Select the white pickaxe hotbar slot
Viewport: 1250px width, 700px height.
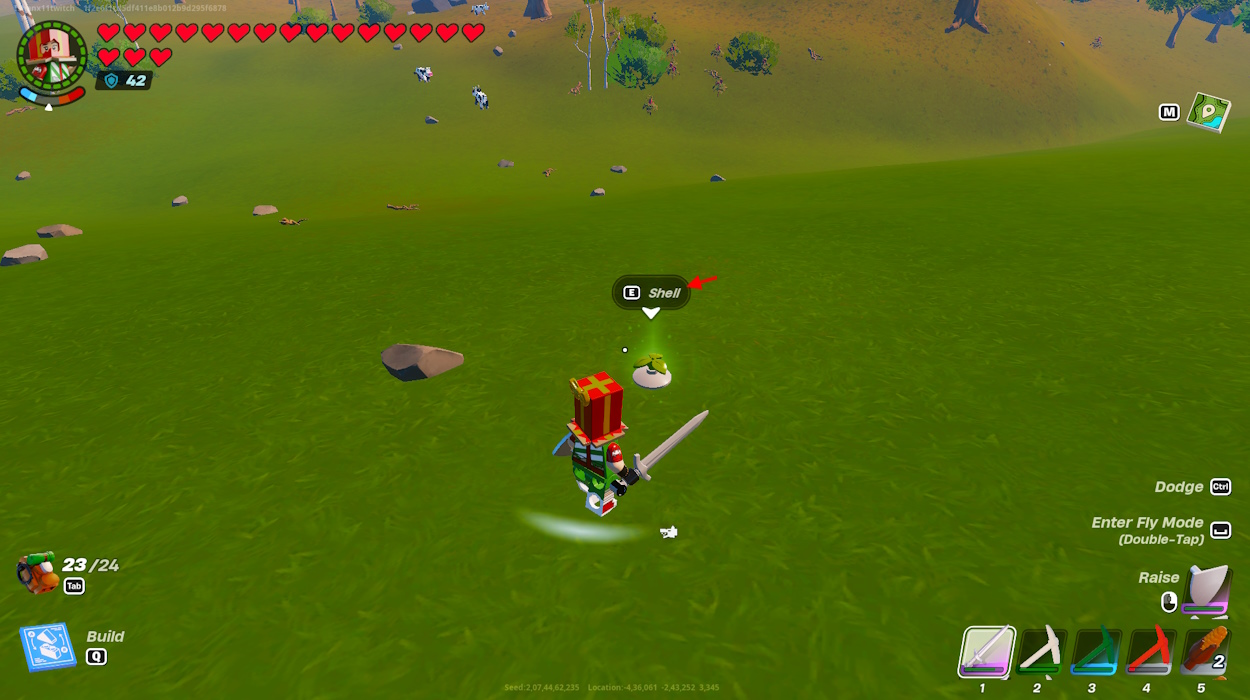tap(1041, 652)
